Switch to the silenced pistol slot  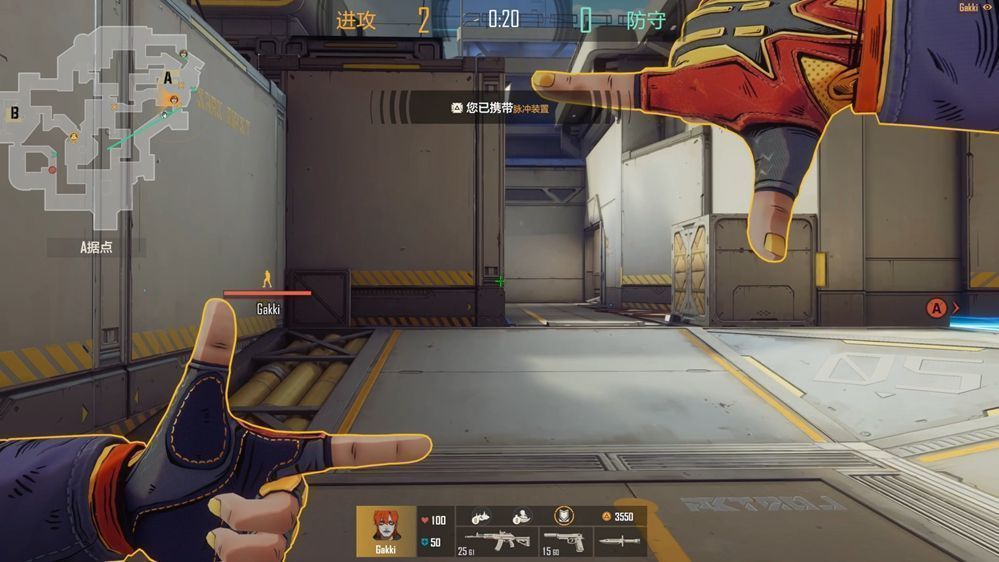coord(568,541)
